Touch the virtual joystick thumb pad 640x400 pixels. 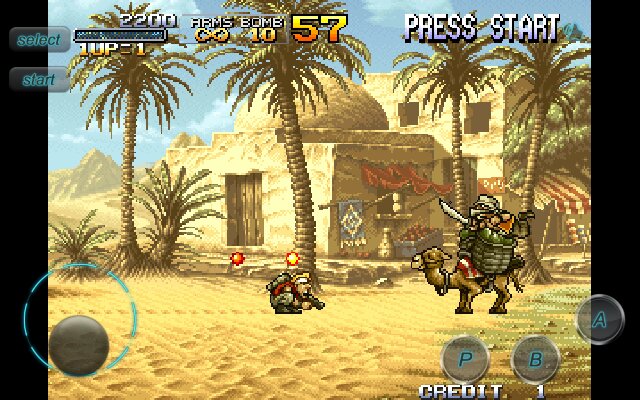pos(79,343)
